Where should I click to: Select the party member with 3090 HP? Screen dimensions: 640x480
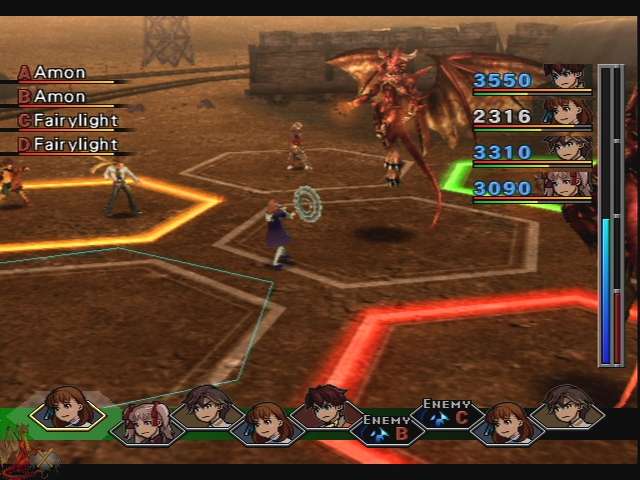tap(567, 186)
